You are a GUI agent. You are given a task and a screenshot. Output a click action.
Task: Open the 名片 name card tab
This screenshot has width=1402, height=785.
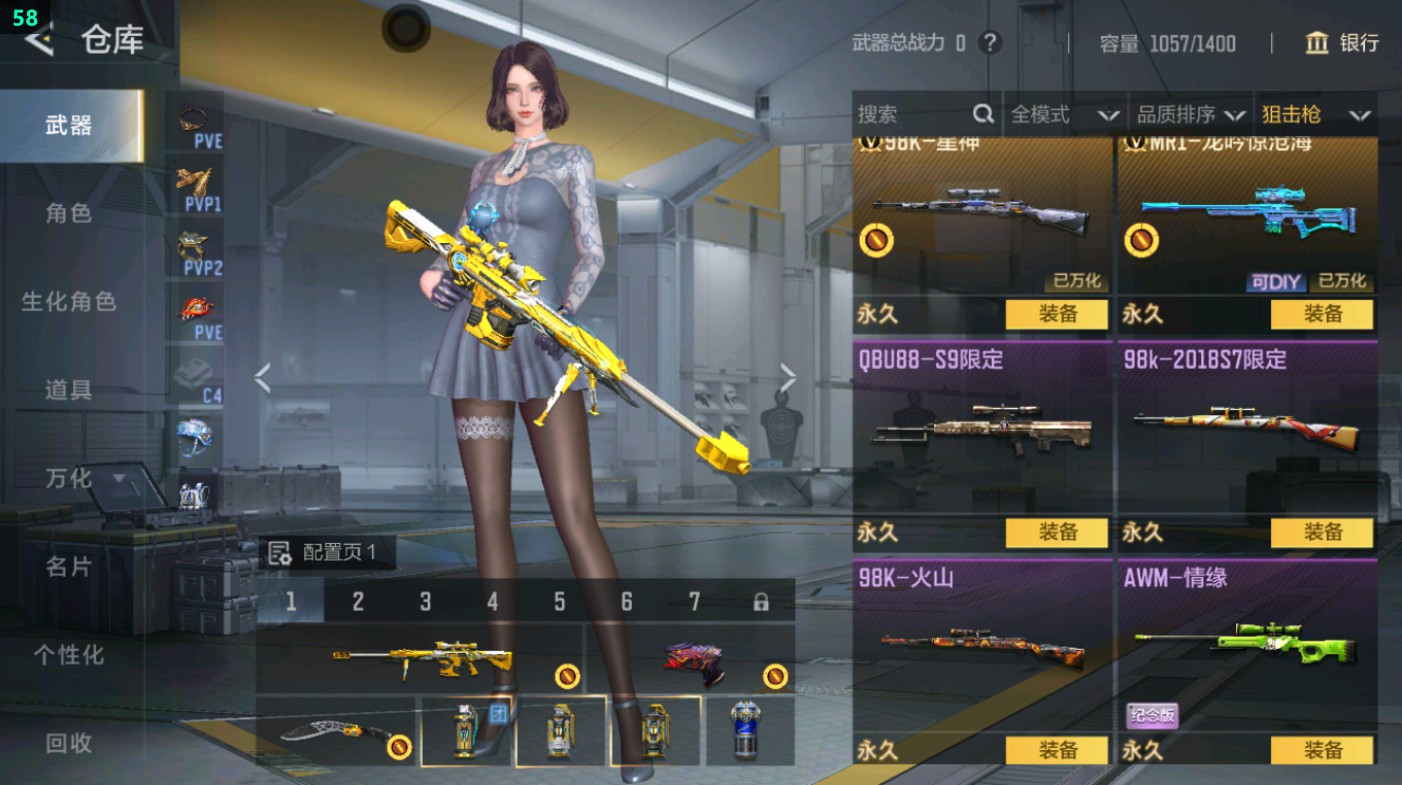[x=69, y=567]
